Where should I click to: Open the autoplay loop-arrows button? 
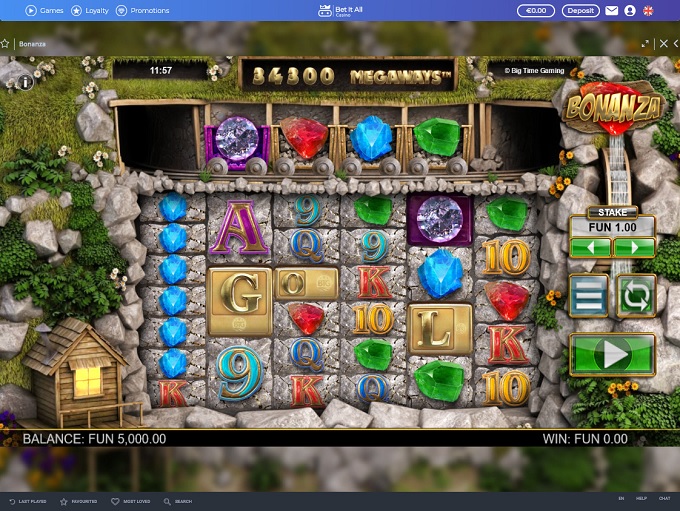point(635,295)
